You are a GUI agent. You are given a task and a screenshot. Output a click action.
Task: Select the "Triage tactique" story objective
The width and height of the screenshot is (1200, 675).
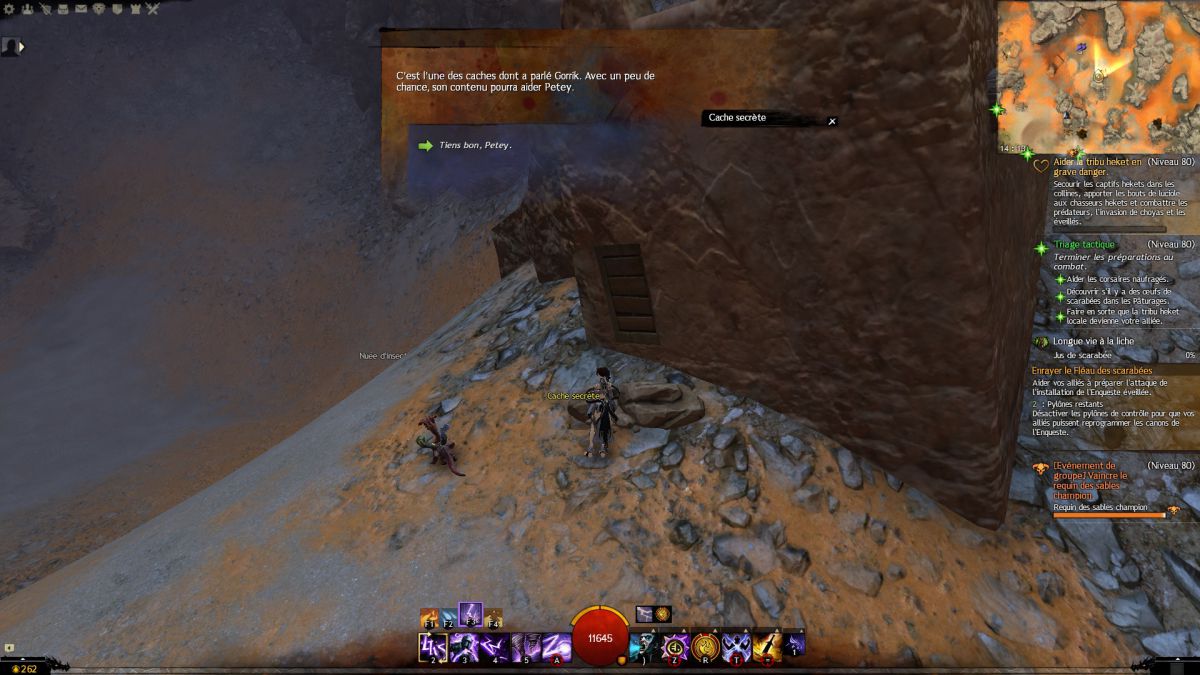[1083, 244]
